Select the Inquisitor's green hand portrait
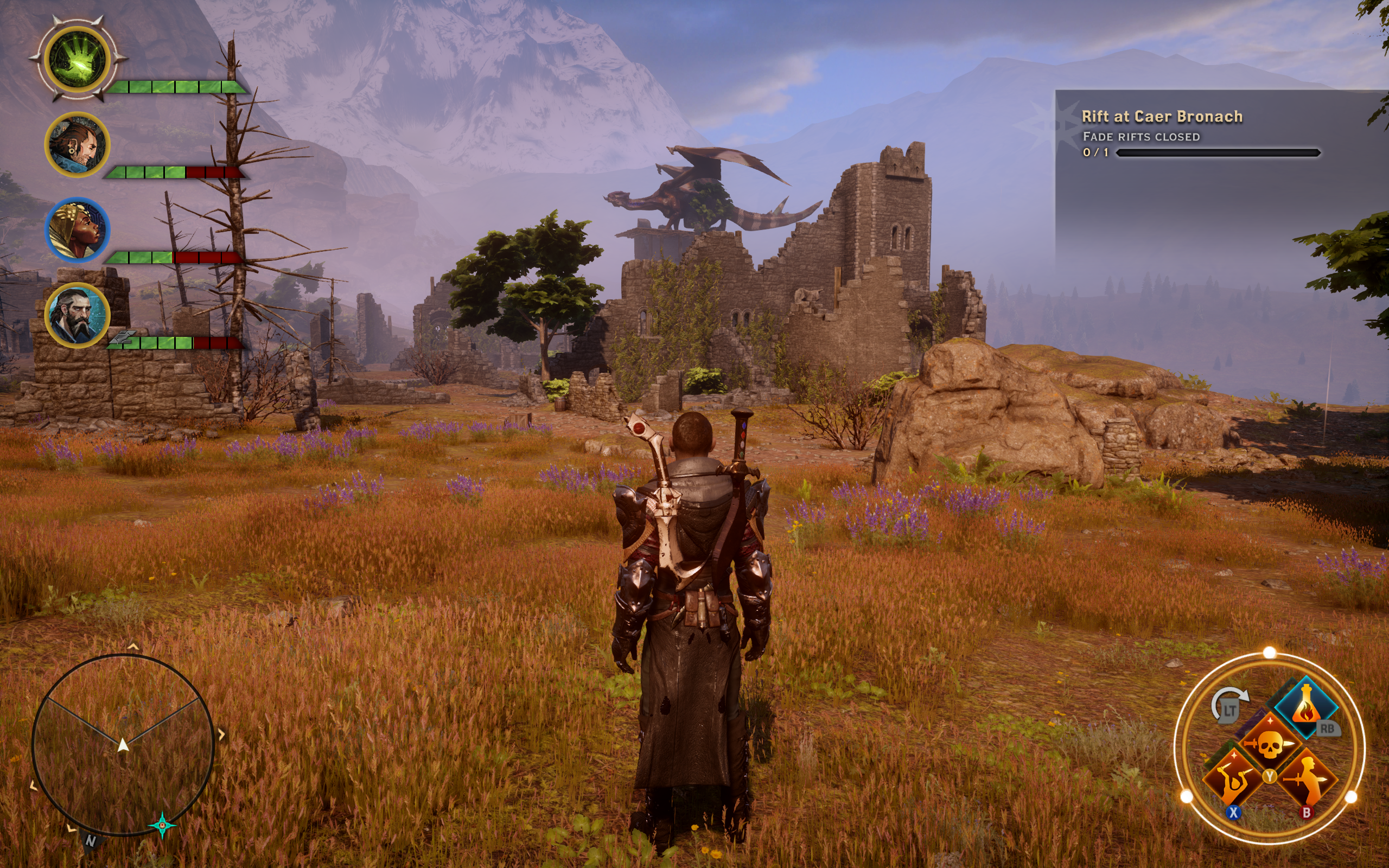The width and height of the screenshot is (1389, 868). point(78,60)
